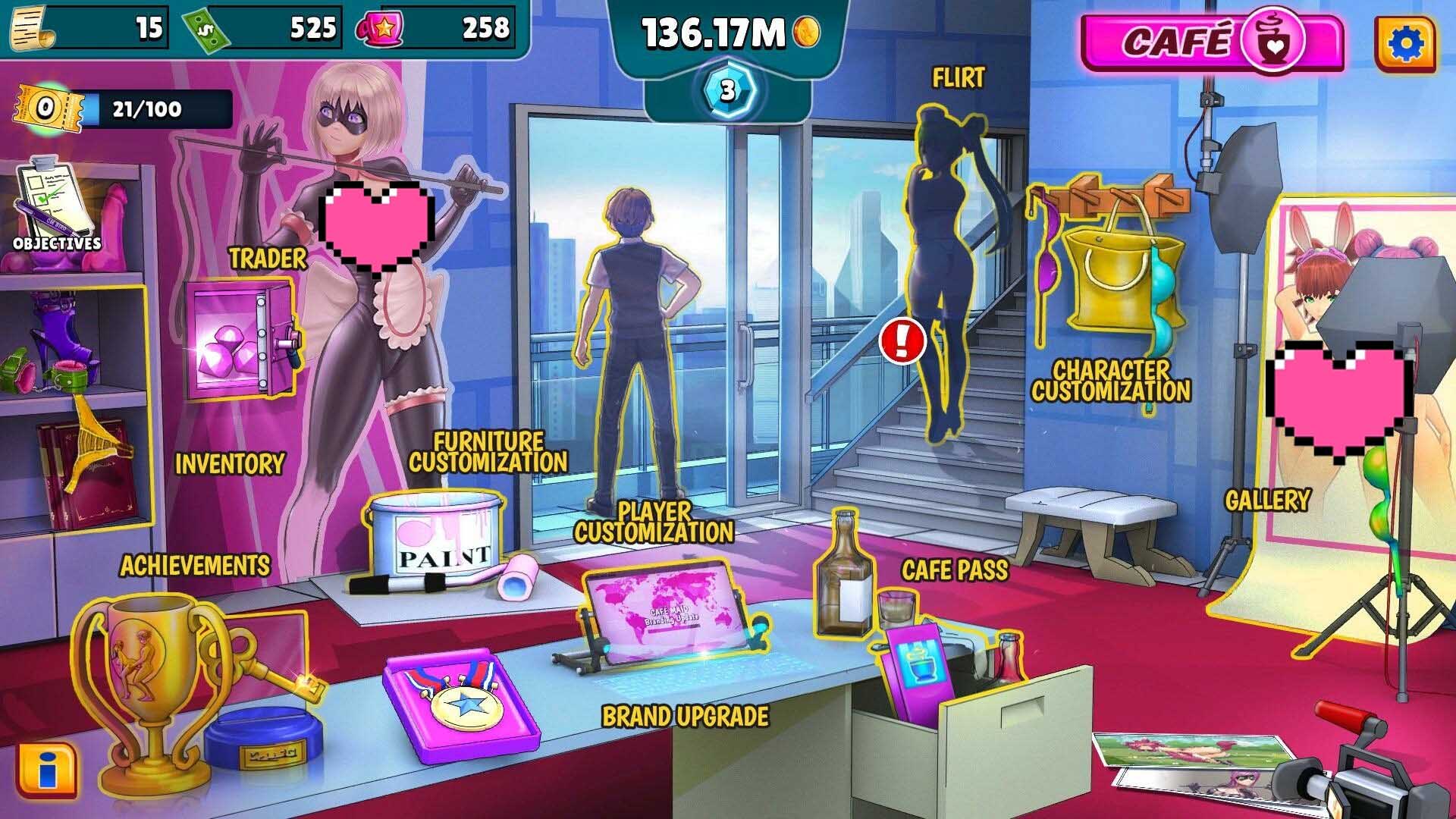This screenshot has width=1456, height=819.
Task: Select the Flirt silhouette
Action: coord(944,273)
